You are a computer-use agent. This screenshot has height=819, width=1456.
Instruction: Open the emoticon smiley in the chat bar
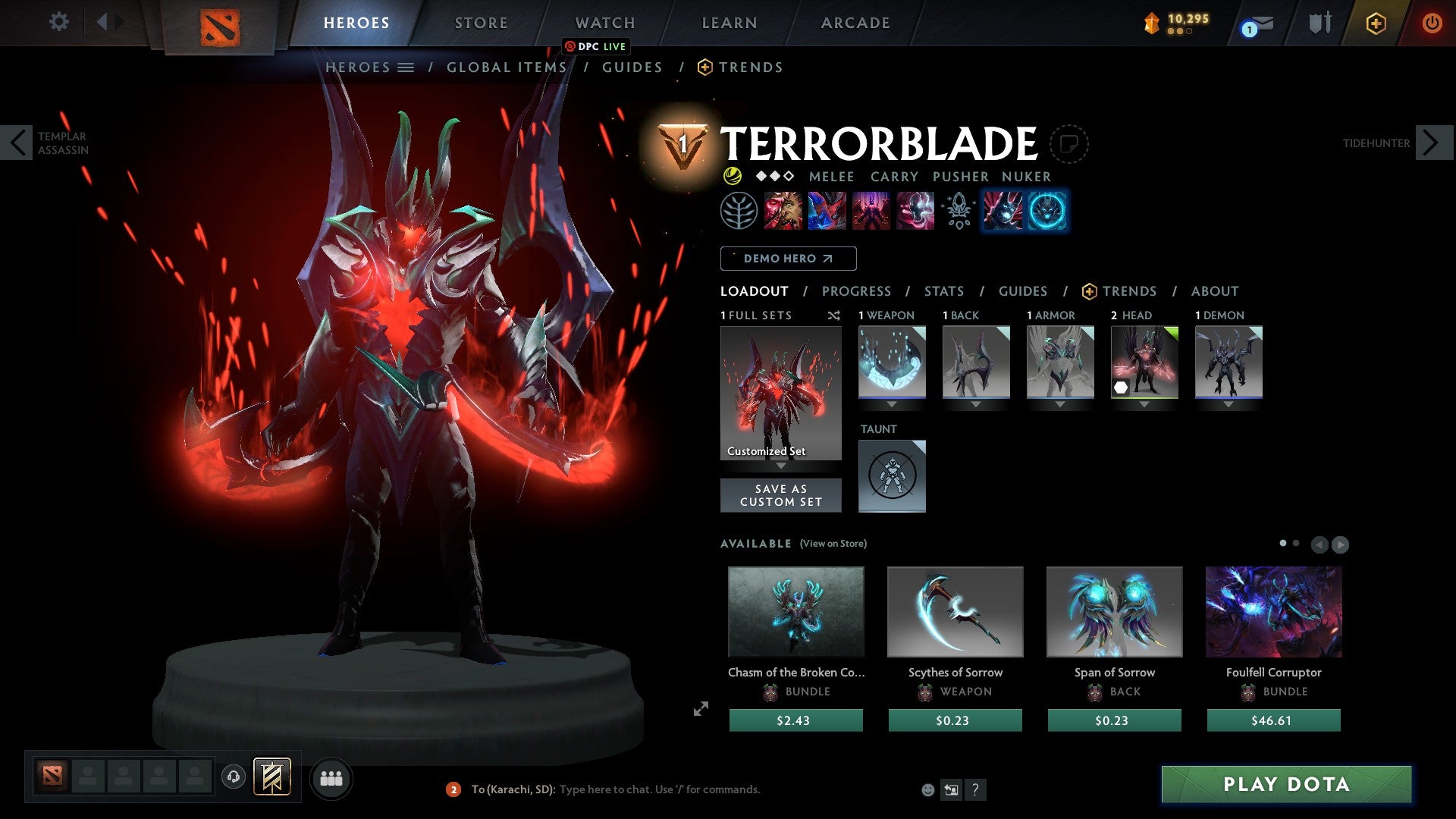[x=928, y=789]
